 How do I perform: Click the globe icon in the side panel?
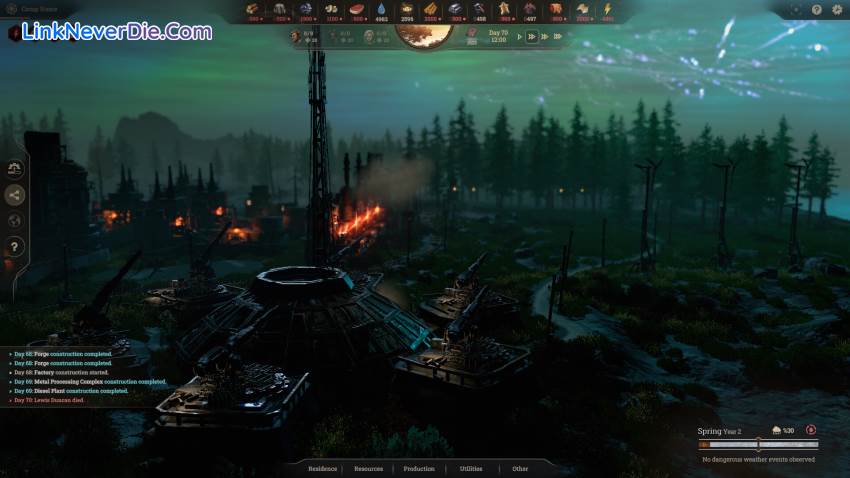click(15, 221)
